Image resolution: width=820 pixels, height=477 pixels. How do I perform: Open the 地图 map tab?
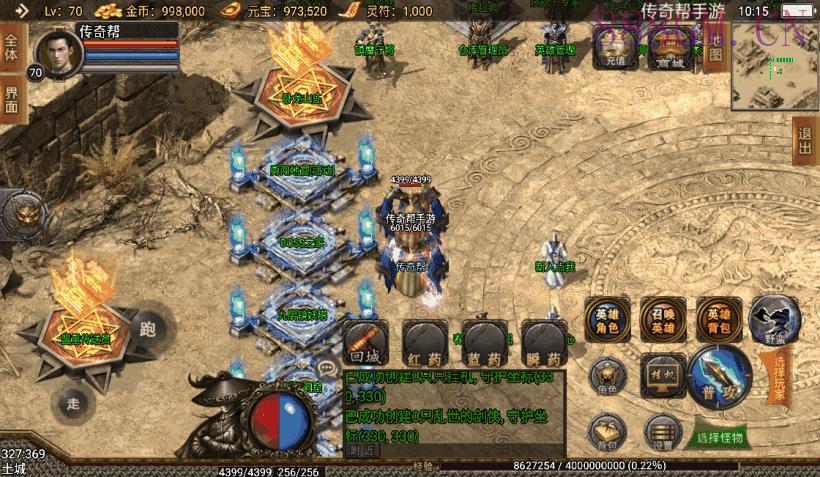point(714,46)
